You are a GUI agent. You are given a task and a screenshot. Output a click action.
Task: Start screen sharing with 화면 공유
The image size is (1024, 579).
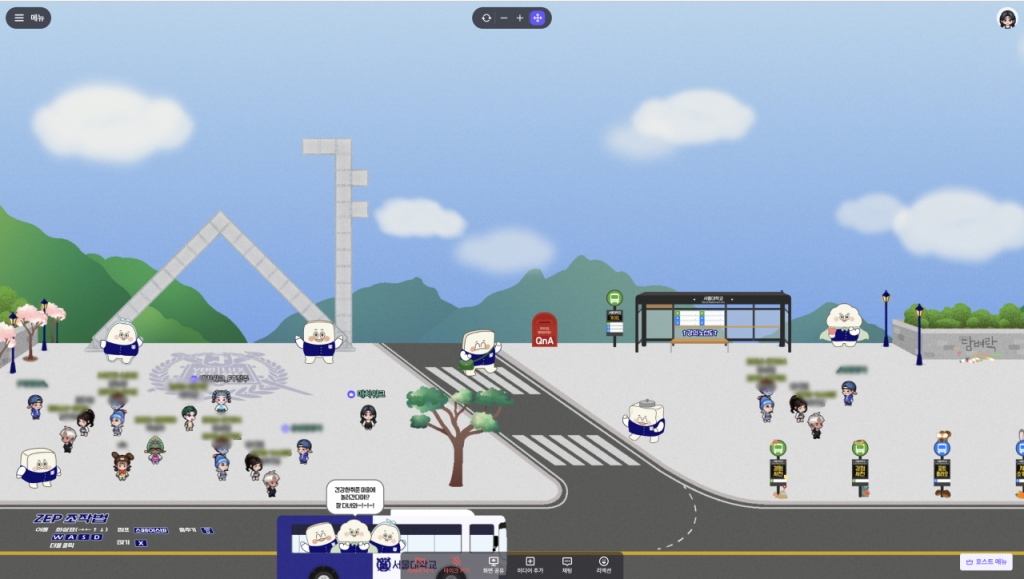point(493,565)
